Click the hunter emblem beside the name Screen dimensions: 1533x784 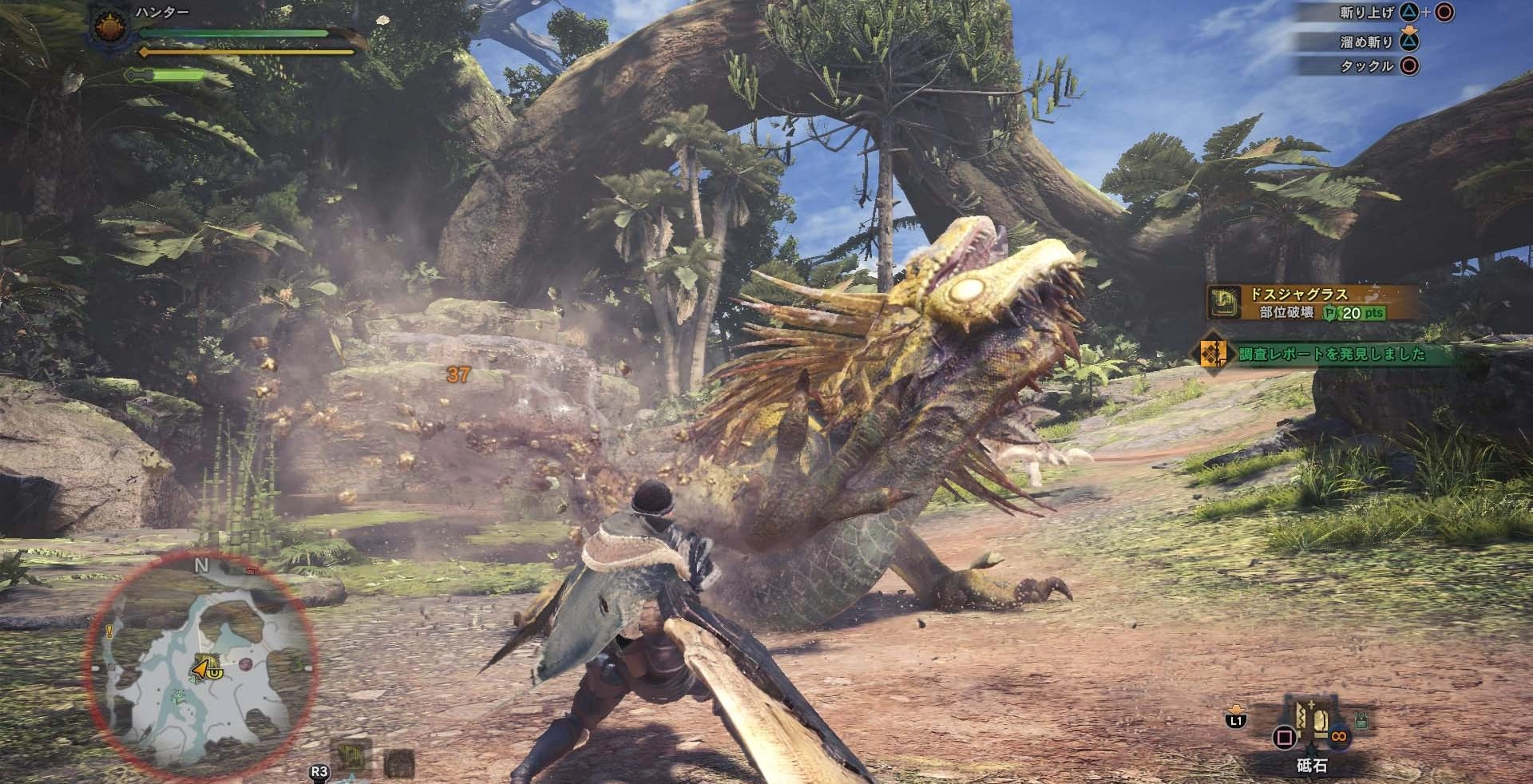pos(109,28)
